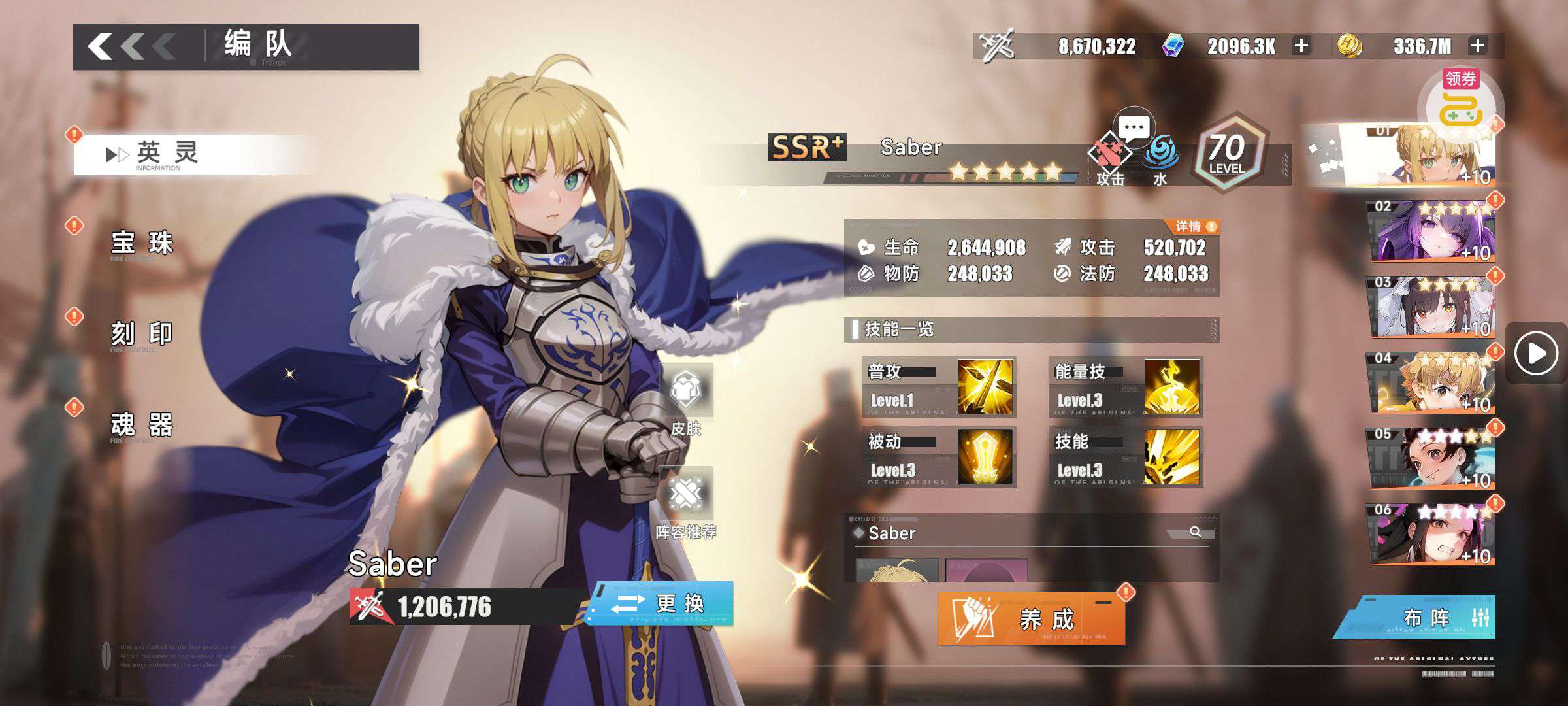Add more gold coins

1478,46
